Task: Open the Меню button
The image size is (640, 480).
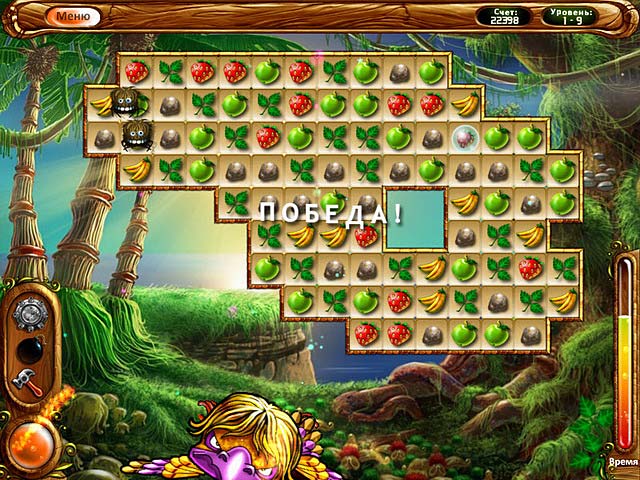Action: click(x=73, y=16)
